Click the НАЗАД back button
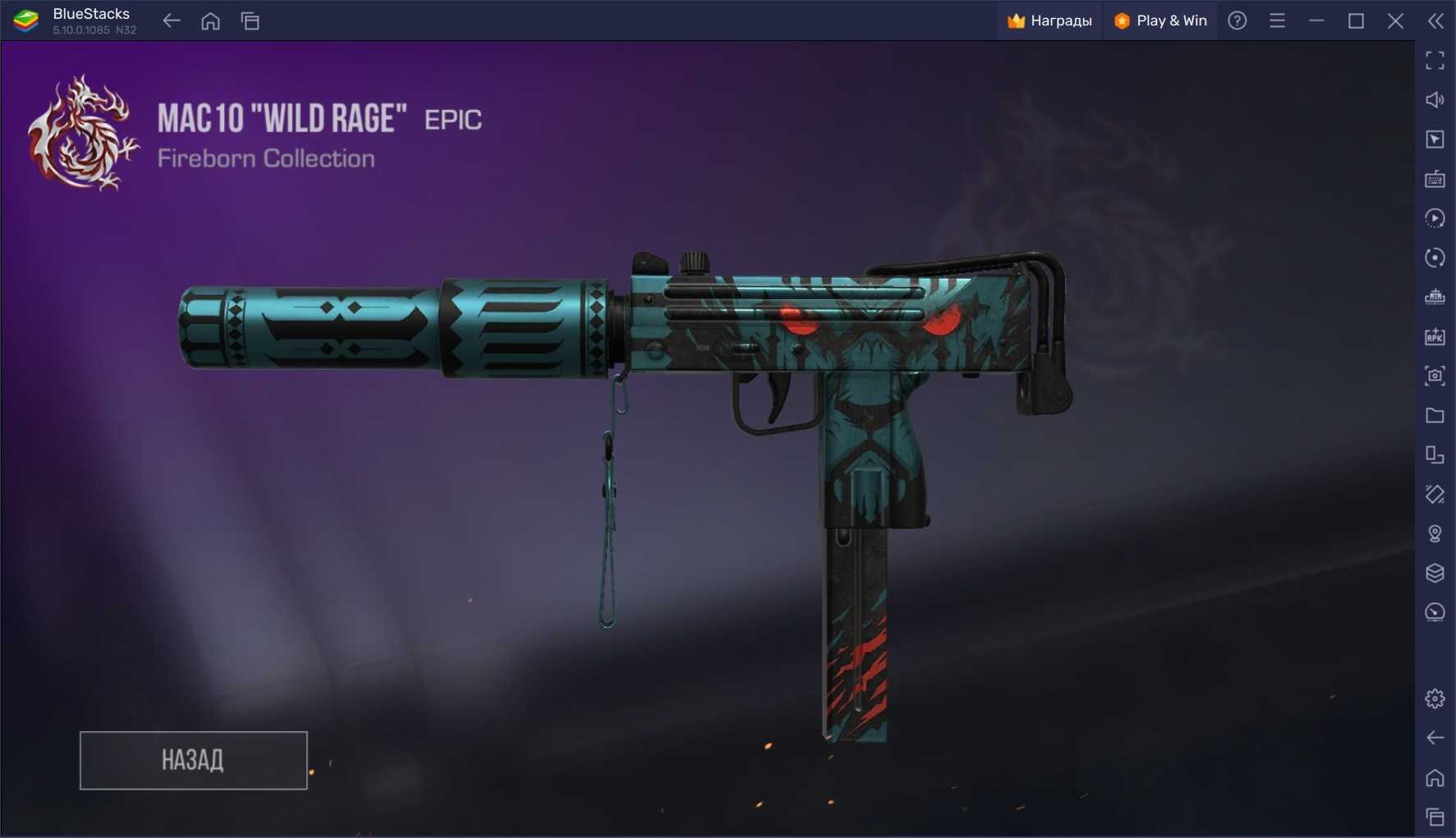Viewport: 1456px width, 838px height. pyautogui.click(x=193, y=760)
